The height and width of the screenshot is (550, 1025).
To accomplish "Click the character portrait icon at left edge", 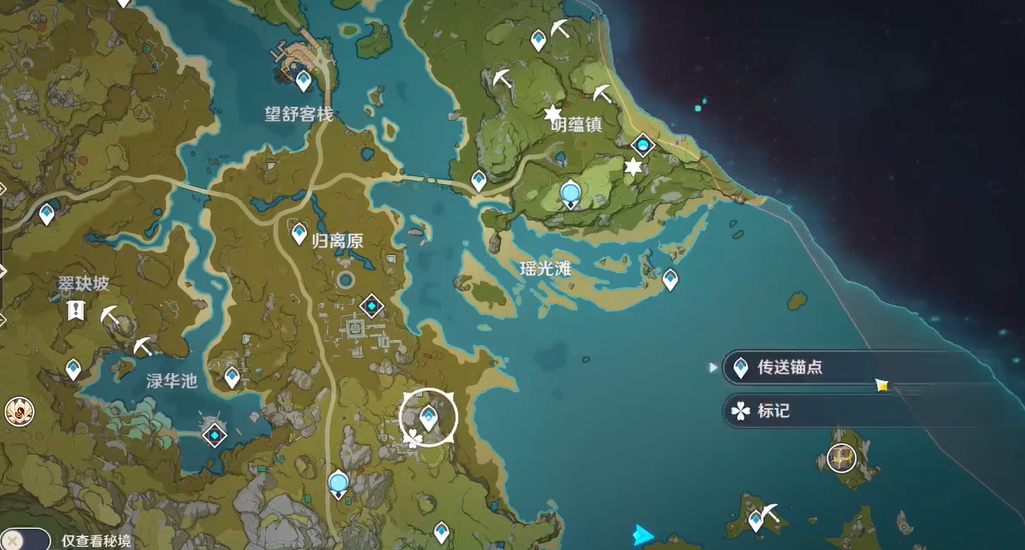I will coord(16,410).
